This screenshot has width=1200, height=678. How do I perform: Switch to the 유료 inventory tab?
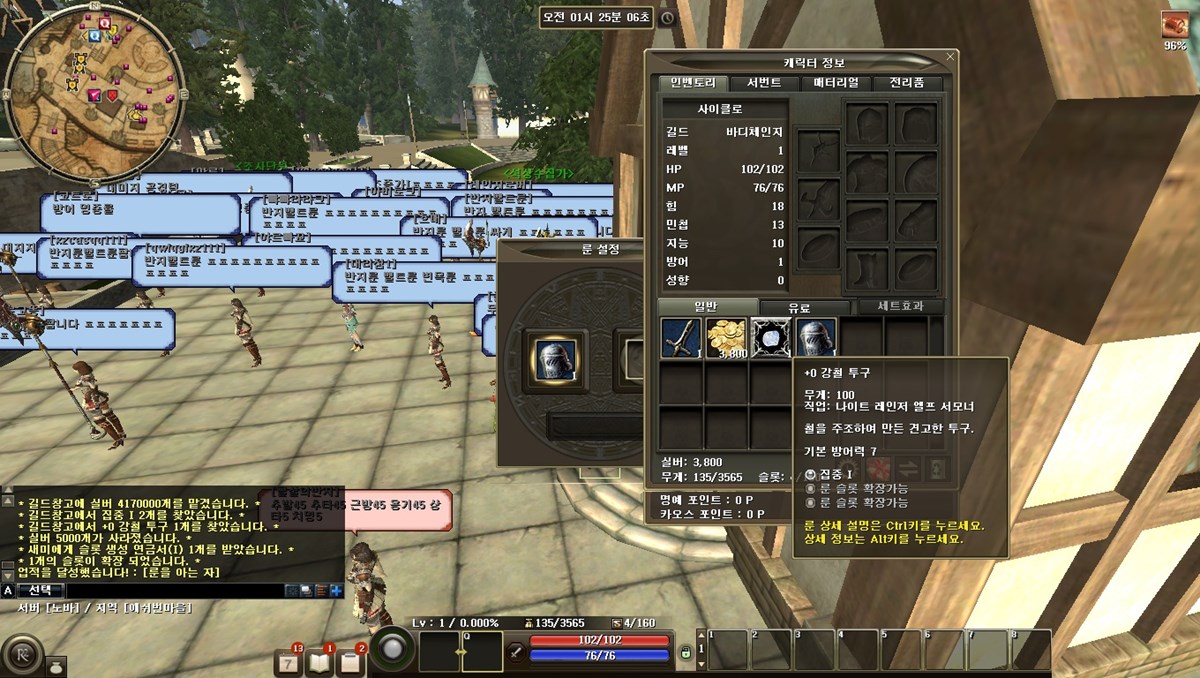[800, 308]
